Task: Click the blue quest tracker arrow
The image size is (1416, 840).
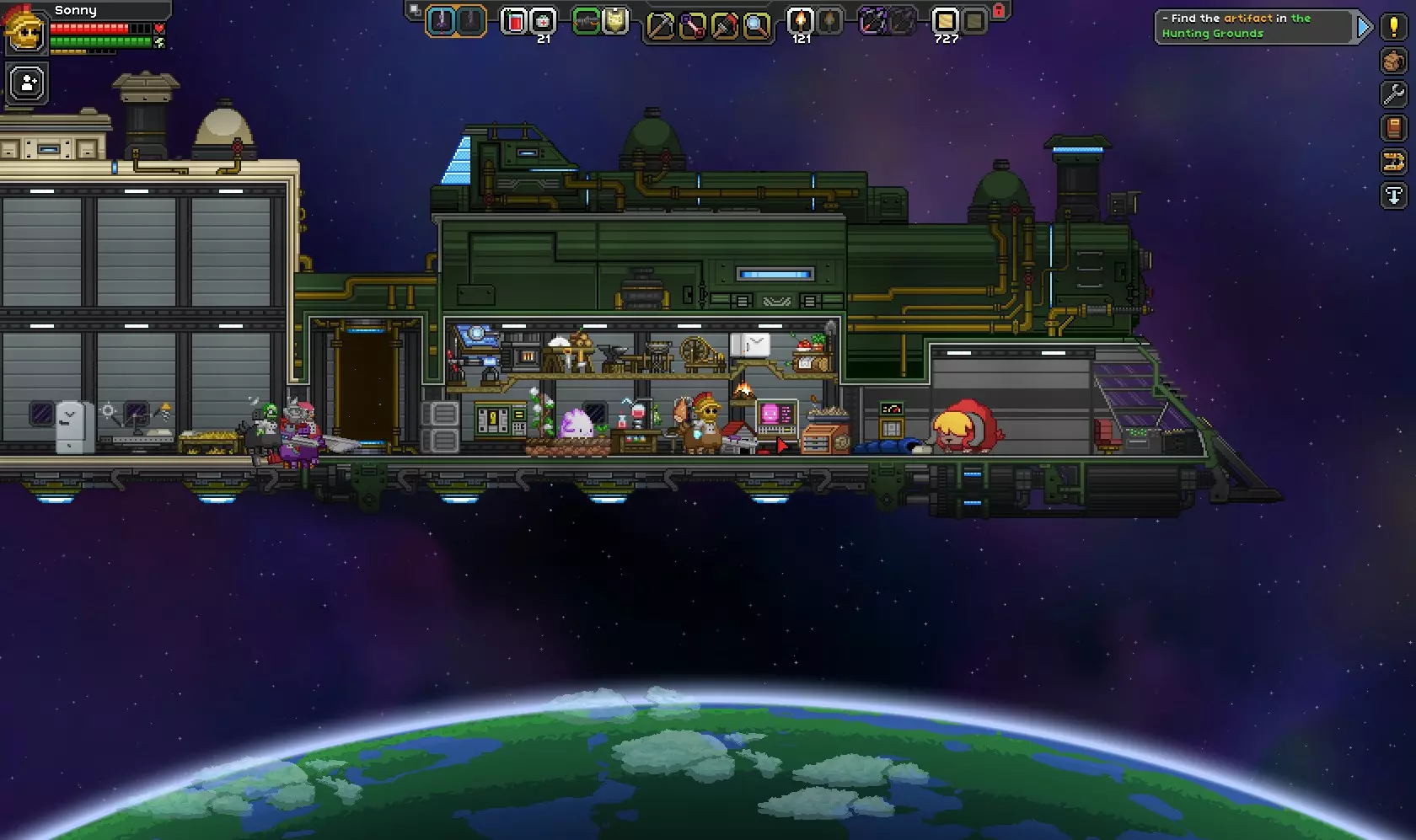Action: pyautogui.click(x=1364, y=27)
